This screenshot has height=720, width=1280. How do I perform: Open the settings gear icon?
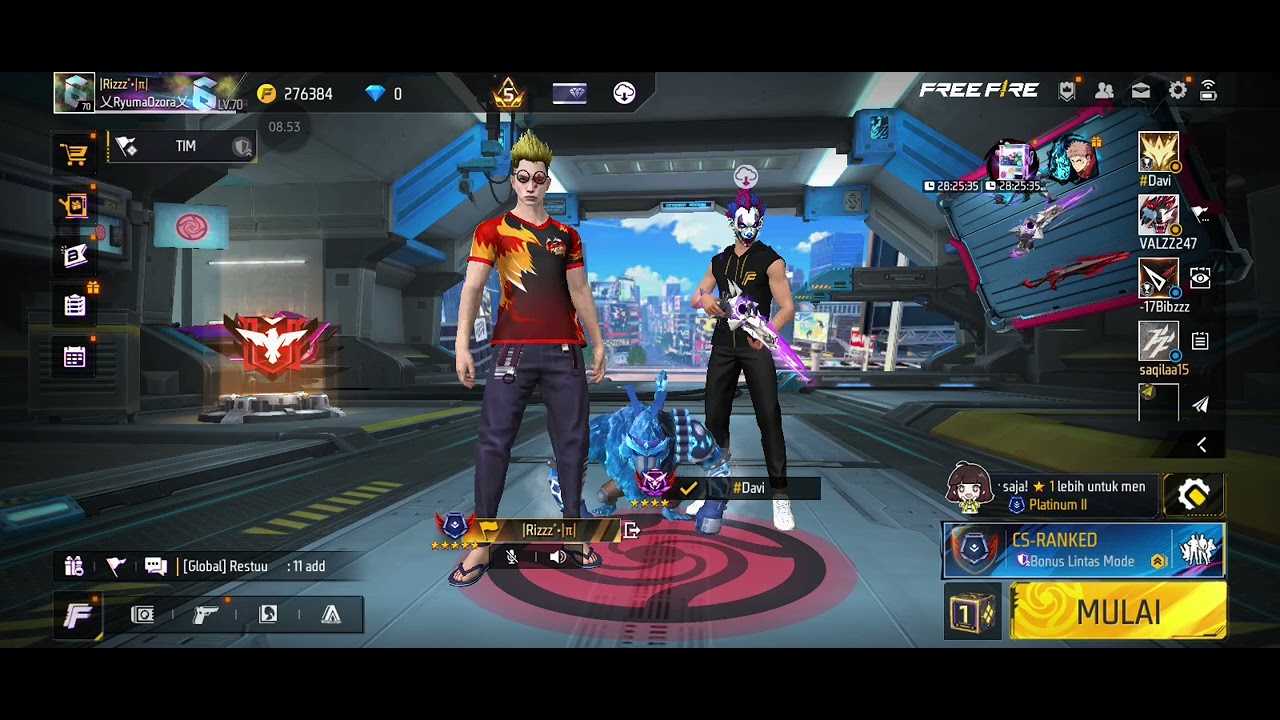(1178, 91)
